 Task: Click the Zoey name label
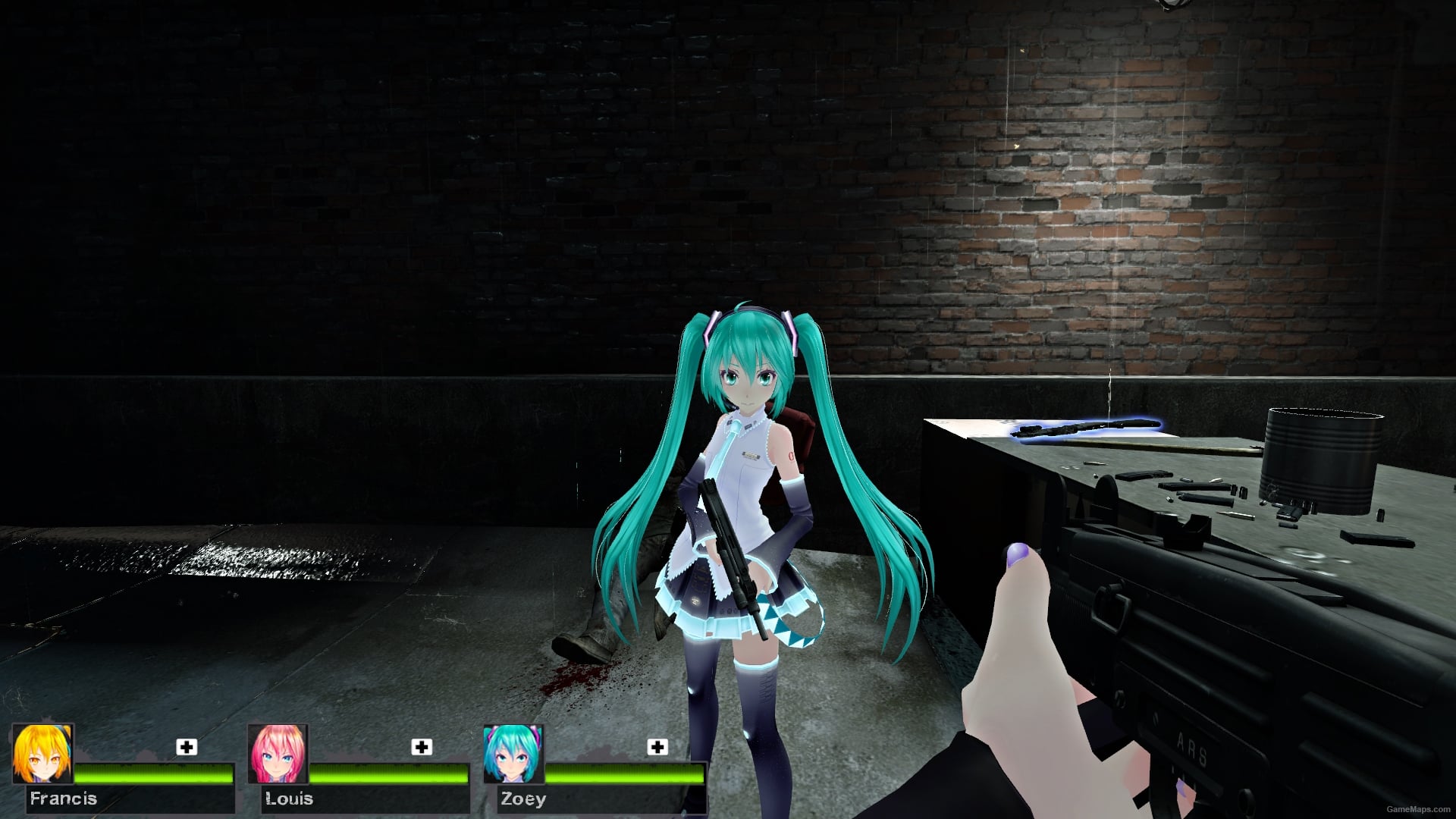[x=522, y=799]
